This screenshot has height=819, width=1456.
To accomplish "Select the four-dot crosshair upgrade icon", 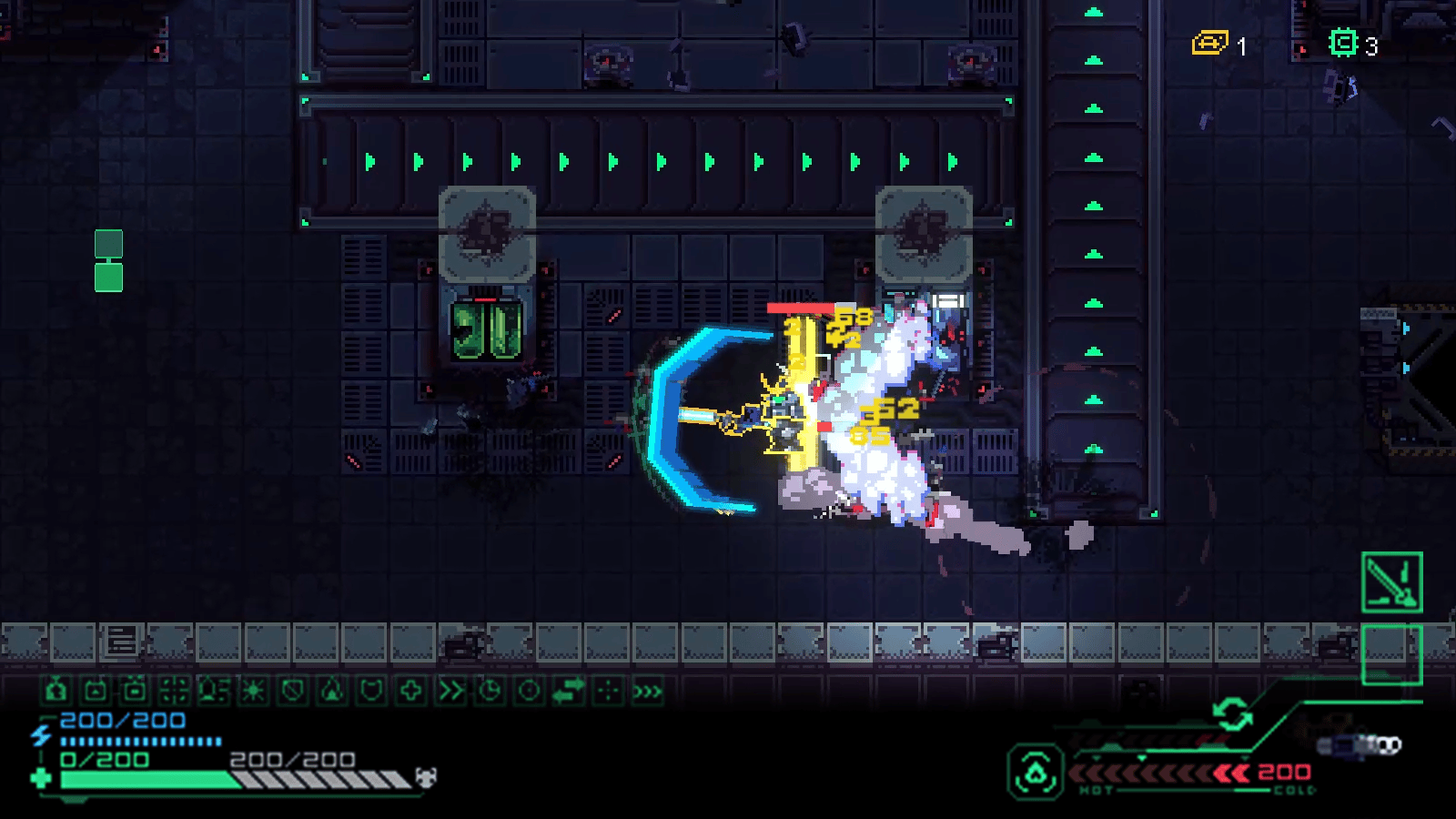I will (608, 692).
